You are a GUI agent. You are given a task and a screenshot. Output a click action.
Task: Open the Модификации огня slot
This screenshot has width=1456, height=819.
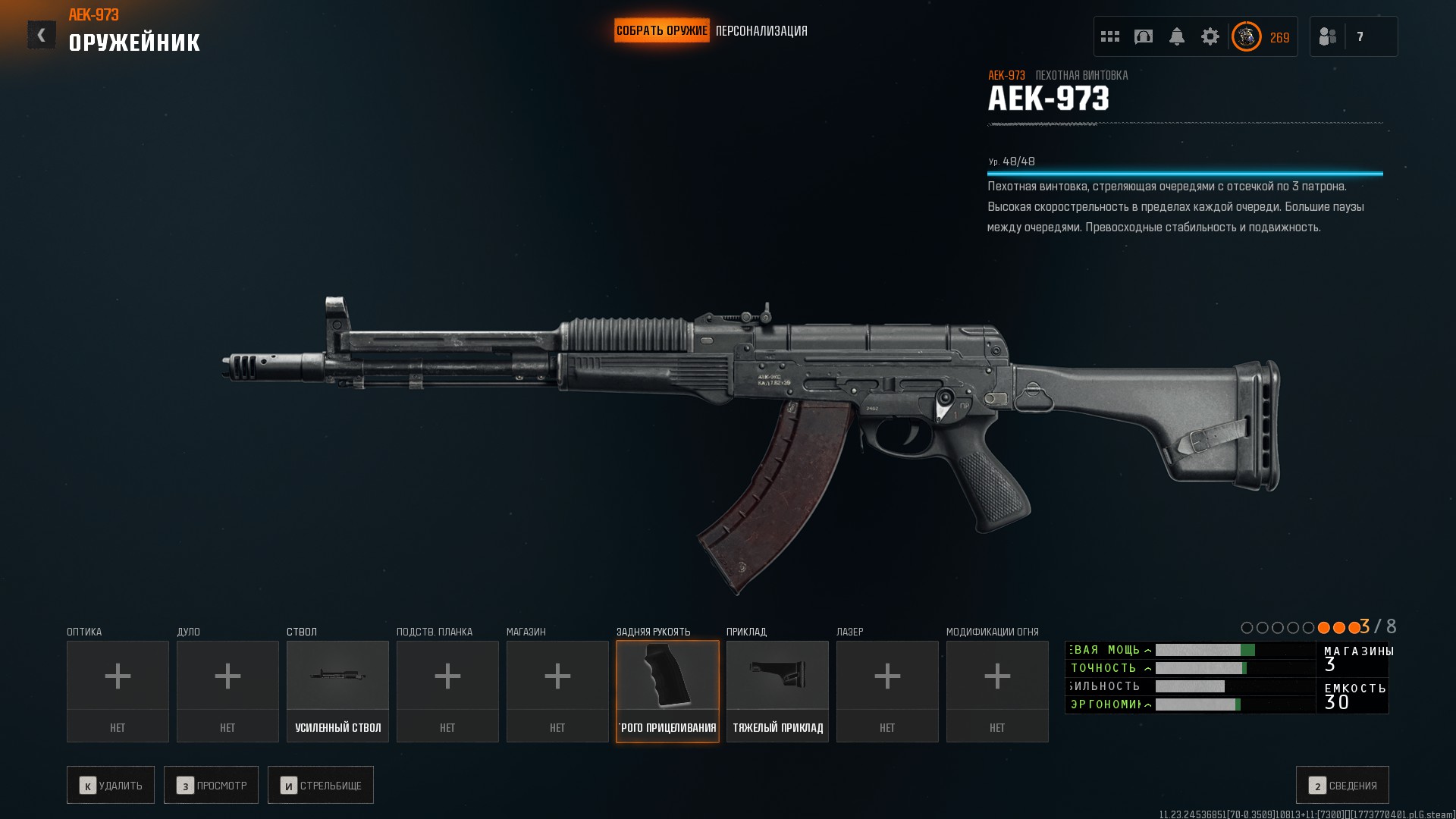(997, 691)
